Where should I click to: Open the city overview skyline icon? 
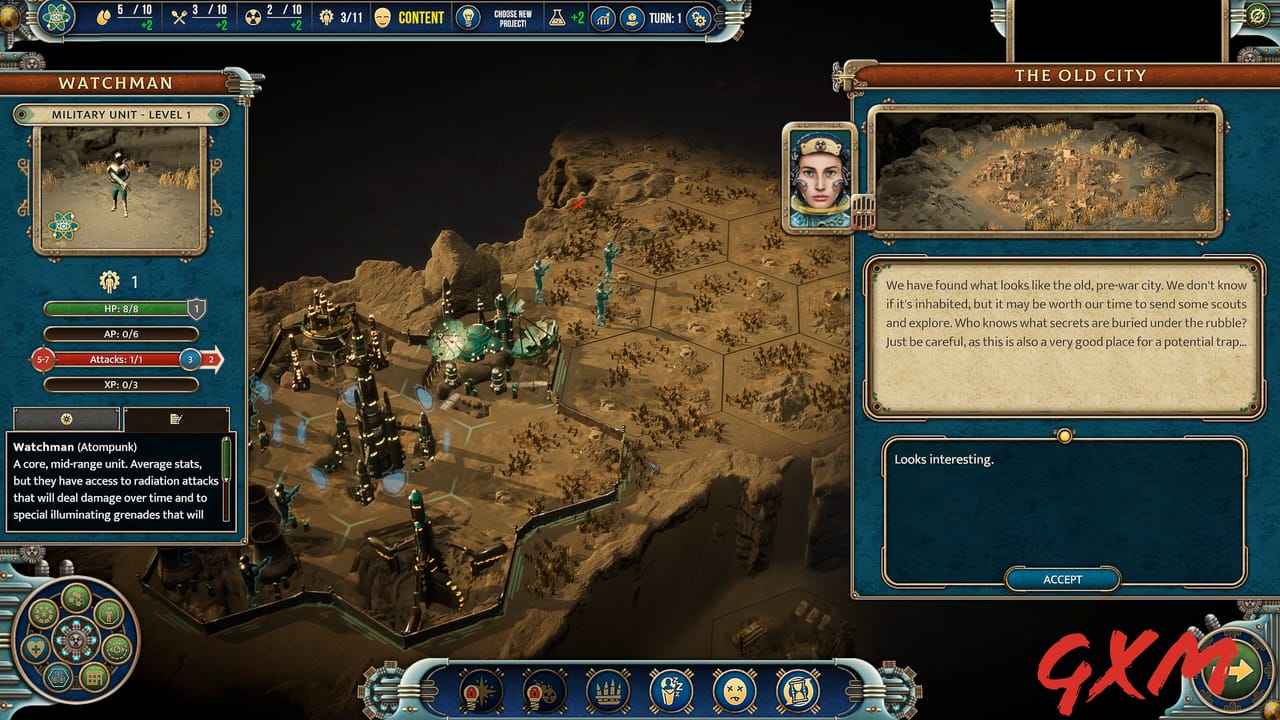click(607, 690)
